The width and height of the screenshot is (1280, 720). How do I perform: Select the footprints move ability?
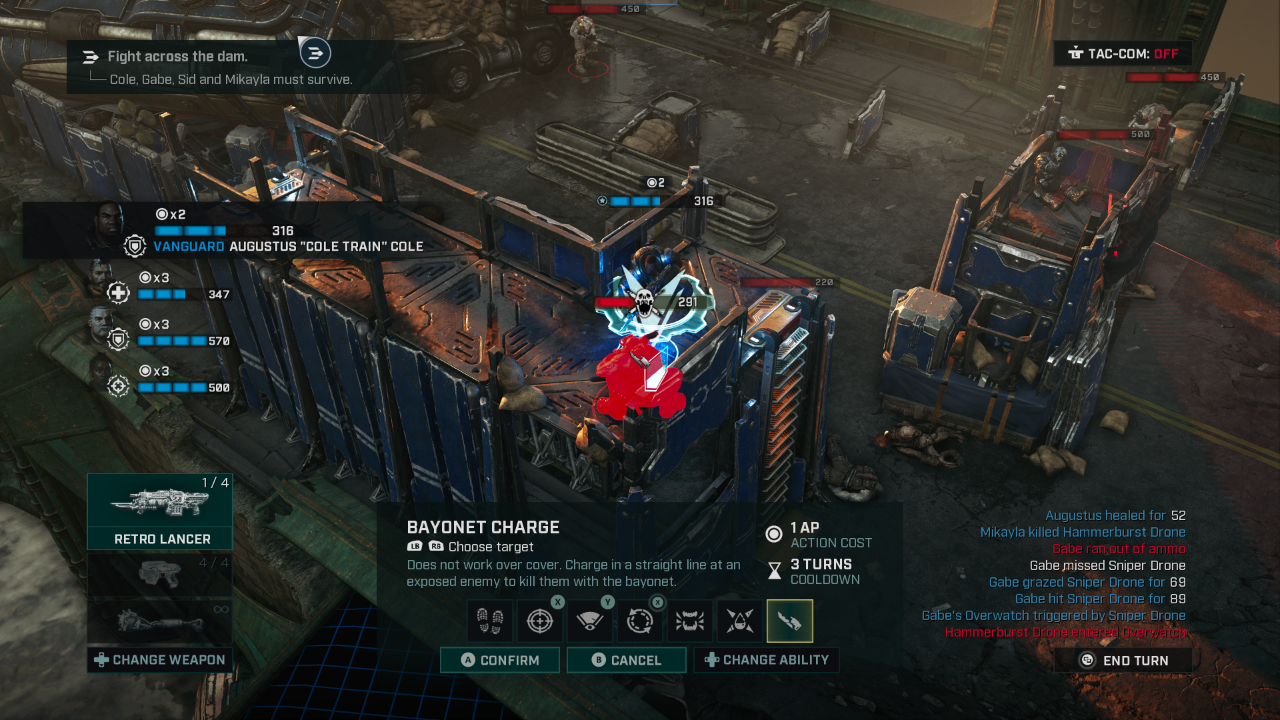(x=490, y=621)
